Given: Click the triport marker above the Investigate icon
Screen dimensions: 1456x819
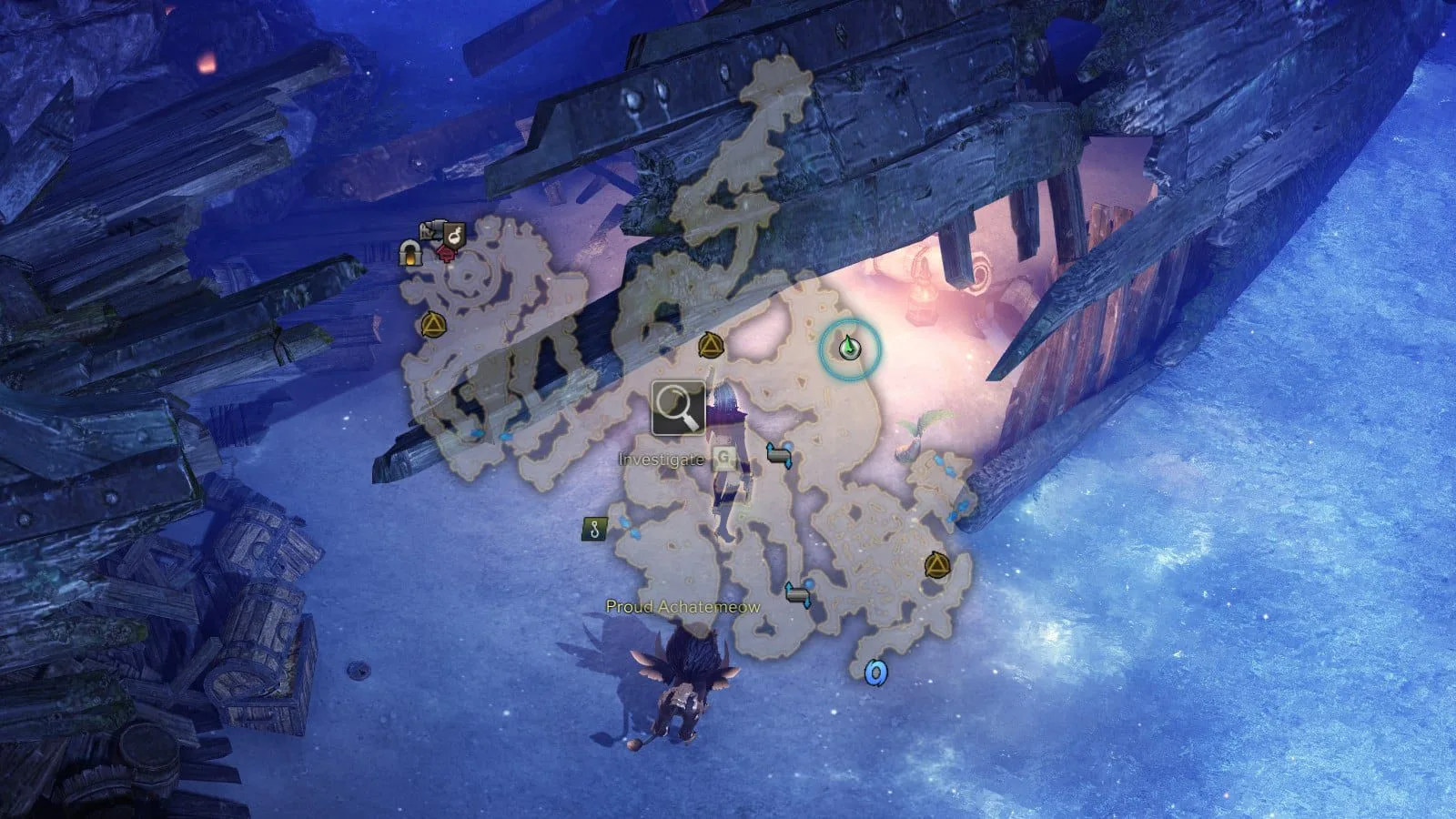Looking at the screenshot, I should 710,346.
